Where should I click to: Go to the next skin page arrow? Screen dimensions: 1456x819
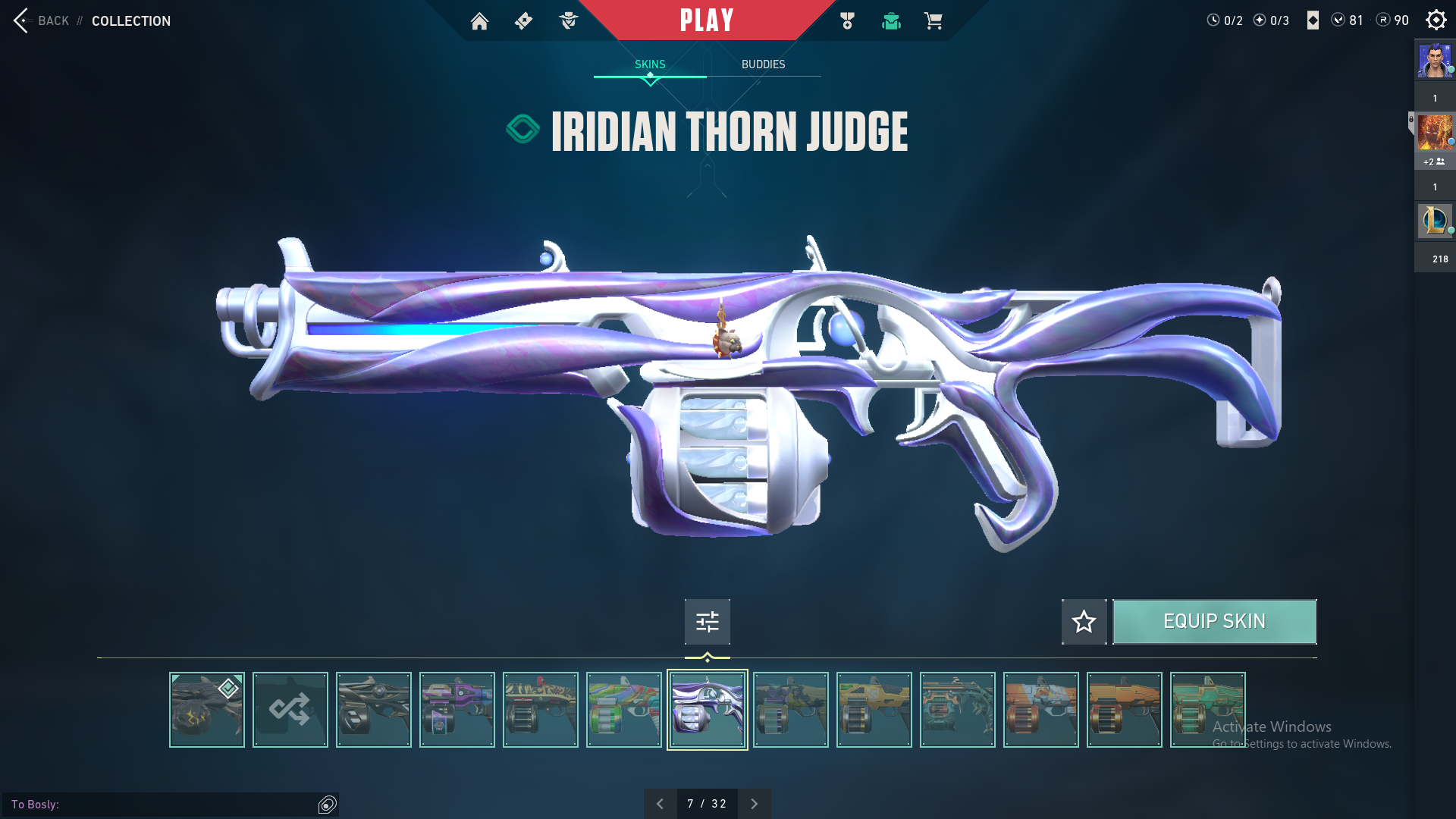coord(754,804)
